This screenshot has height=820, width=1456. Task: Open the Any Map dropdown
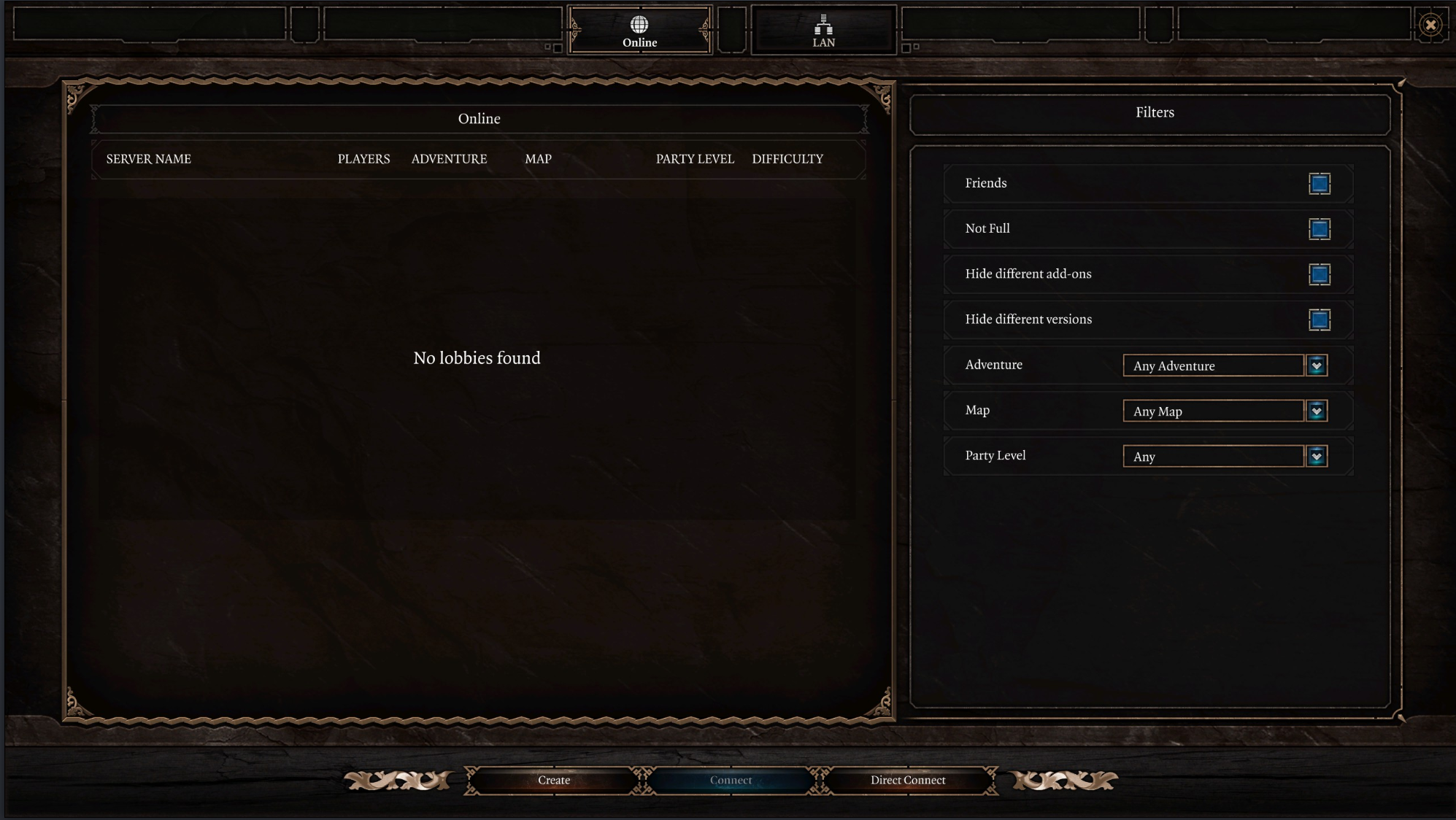coord(1213,411)
